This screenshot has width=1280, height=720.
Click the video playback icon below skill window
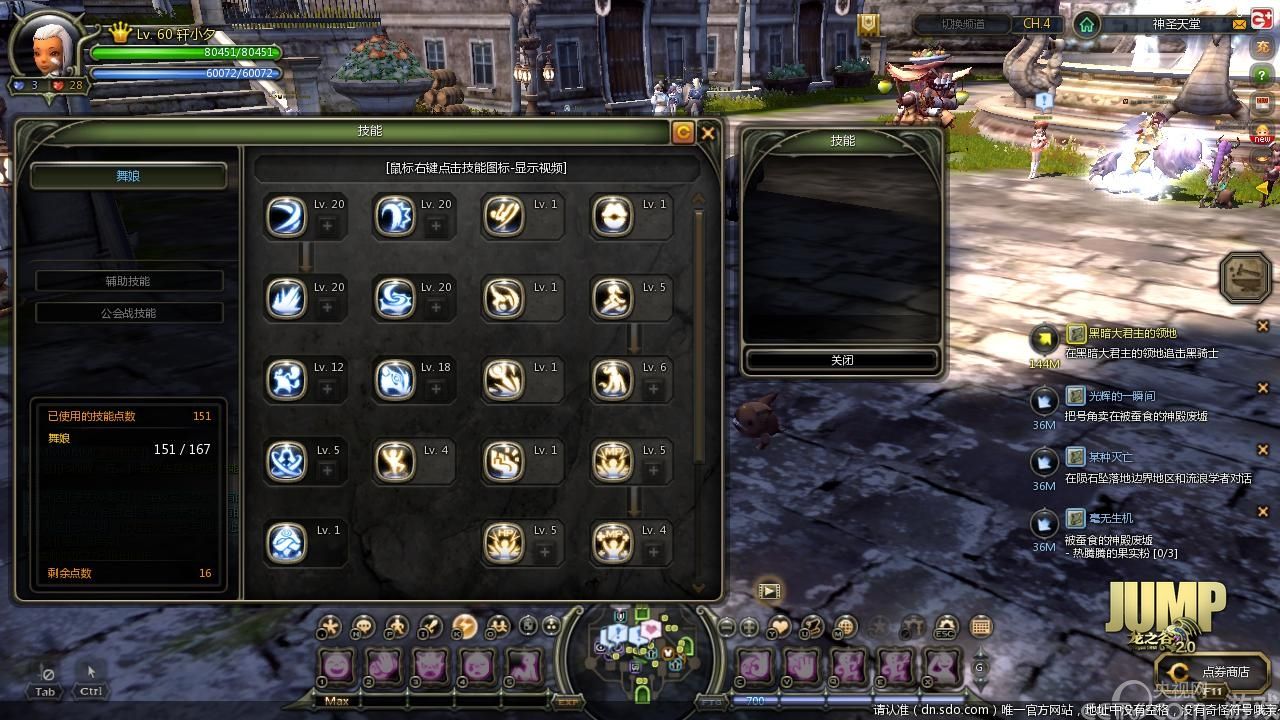click(768, 590)
